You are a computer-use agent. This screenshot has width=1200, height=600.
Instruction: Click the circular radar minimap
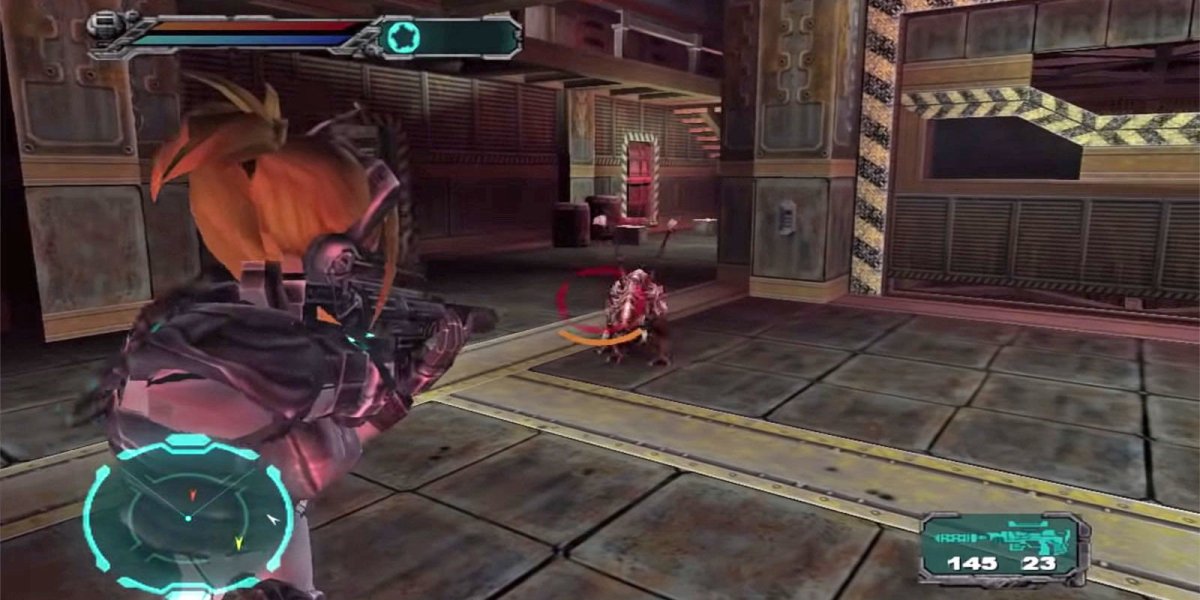tap(187, 516)
